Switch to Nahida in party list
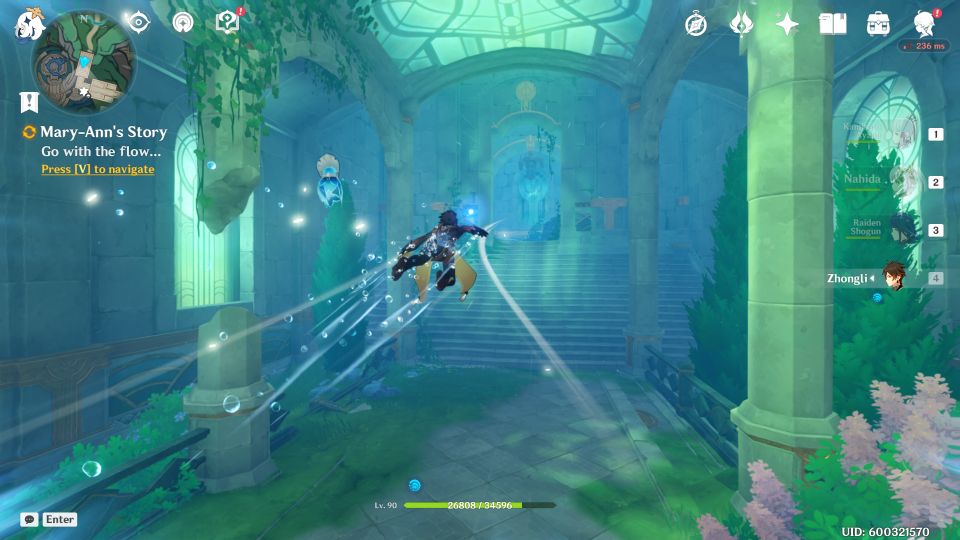 coord(905,181)
